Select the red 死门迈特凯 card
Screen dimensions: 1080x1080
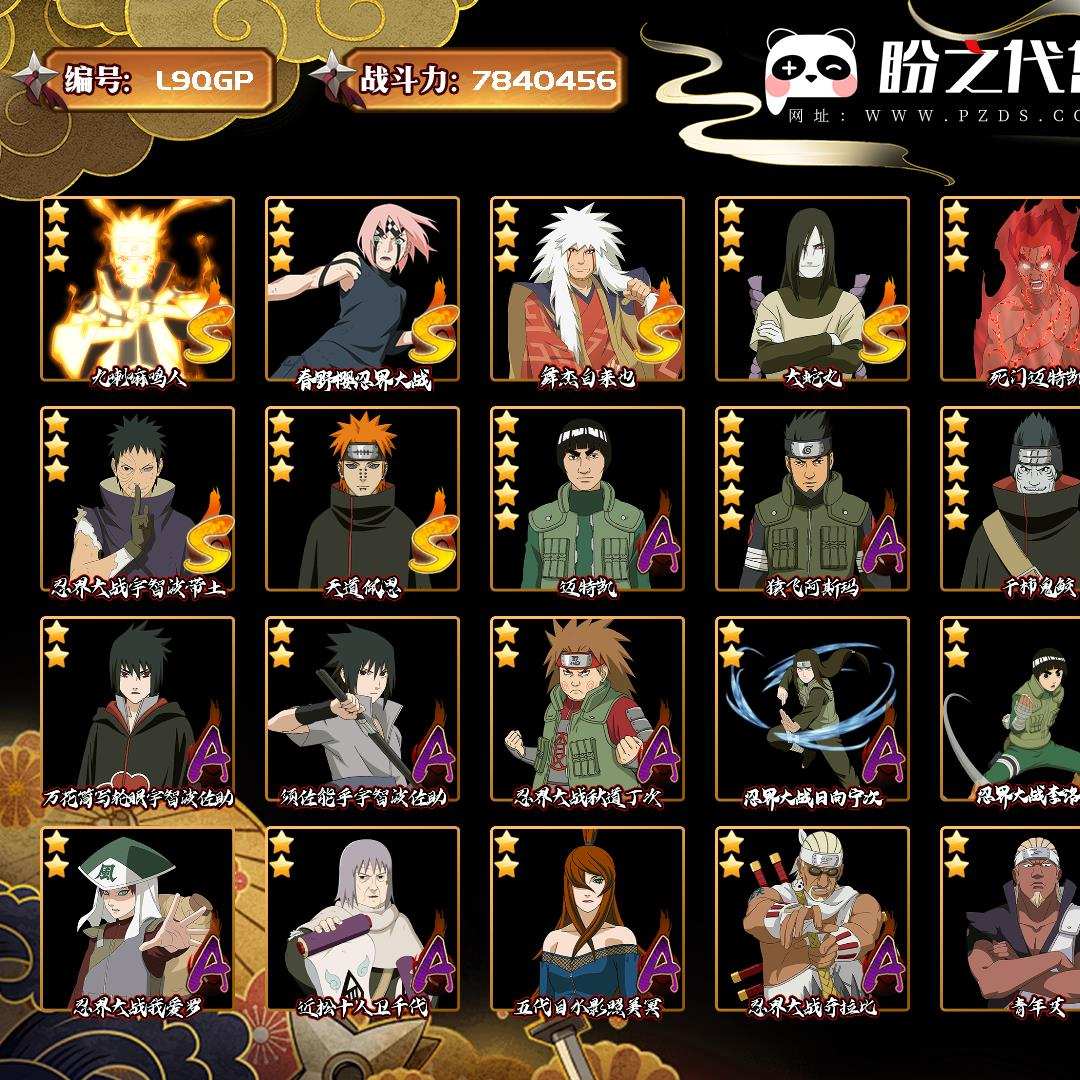(x=1012, y=288)
